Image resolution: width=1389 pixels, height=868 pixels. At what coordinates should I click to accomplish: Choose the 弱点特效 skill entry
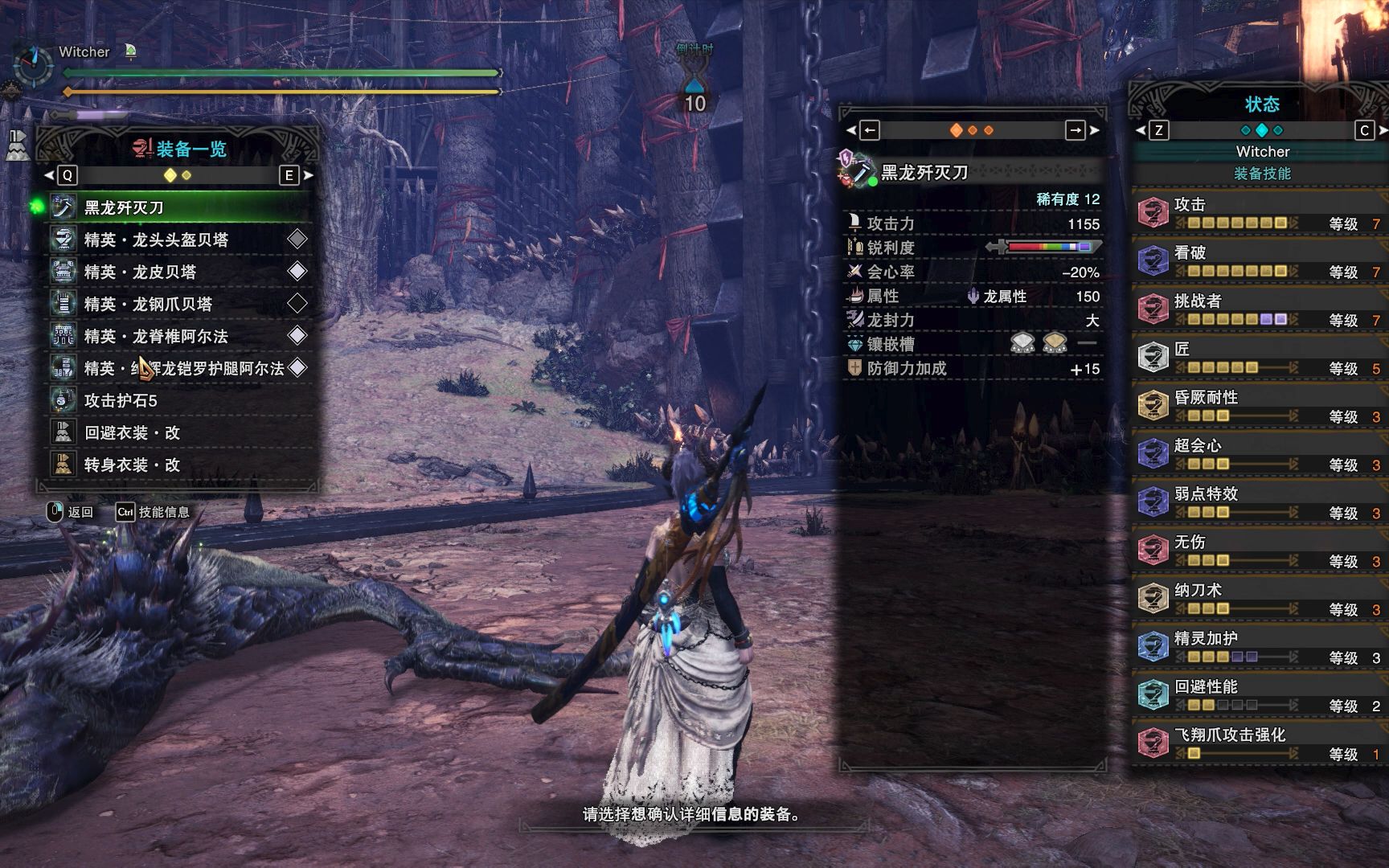click(x=1258, y=502)
